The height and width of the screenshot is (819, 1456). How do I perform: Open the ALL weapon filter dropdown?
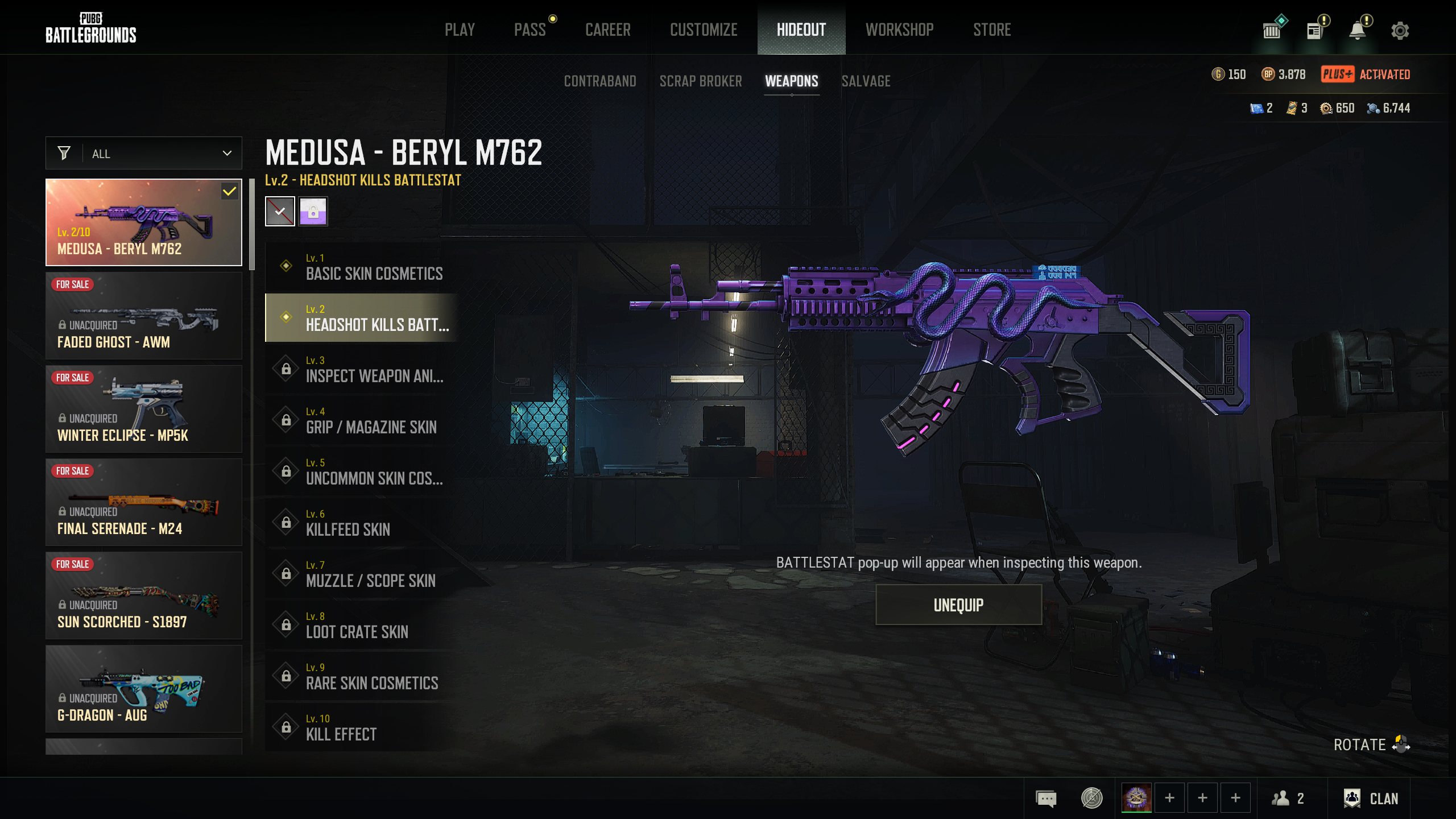point(144,154)
